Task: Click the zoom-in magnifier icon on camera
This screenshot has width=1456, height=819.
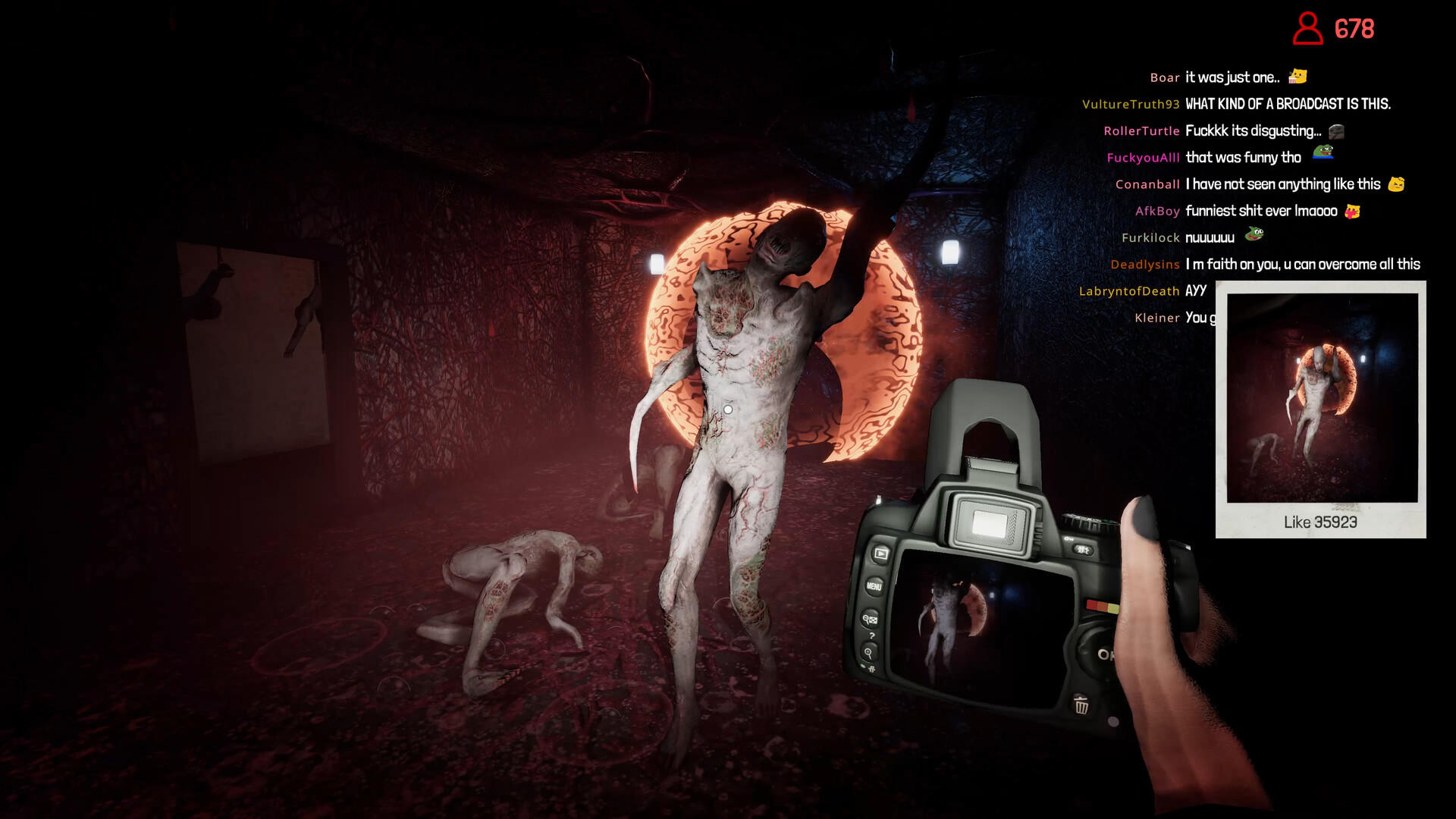Action: (x=869, y=652)
